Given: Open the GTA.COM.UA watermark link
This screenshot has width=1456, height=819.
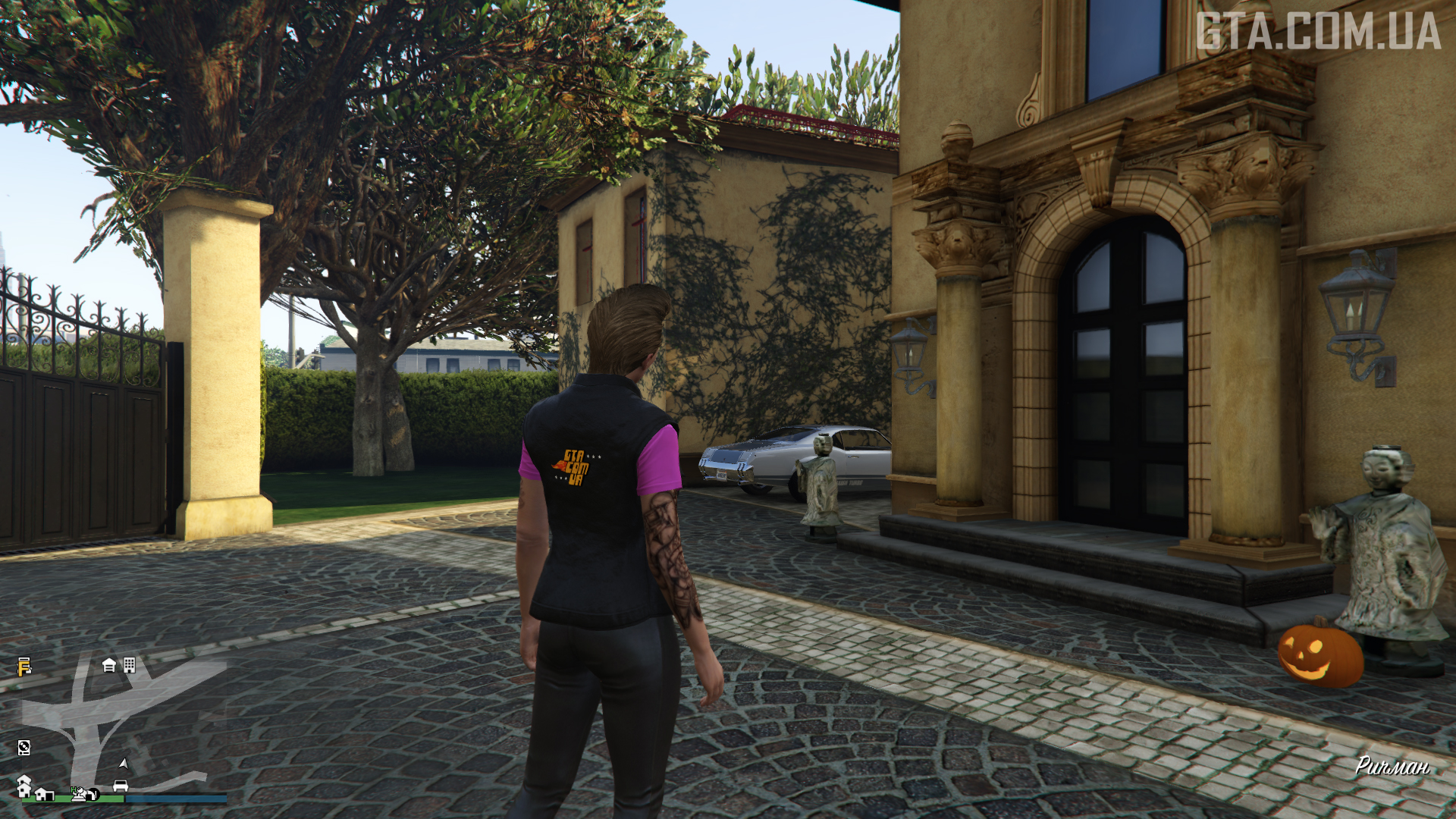Looking at the screenshot, I should click(1318, 32).
